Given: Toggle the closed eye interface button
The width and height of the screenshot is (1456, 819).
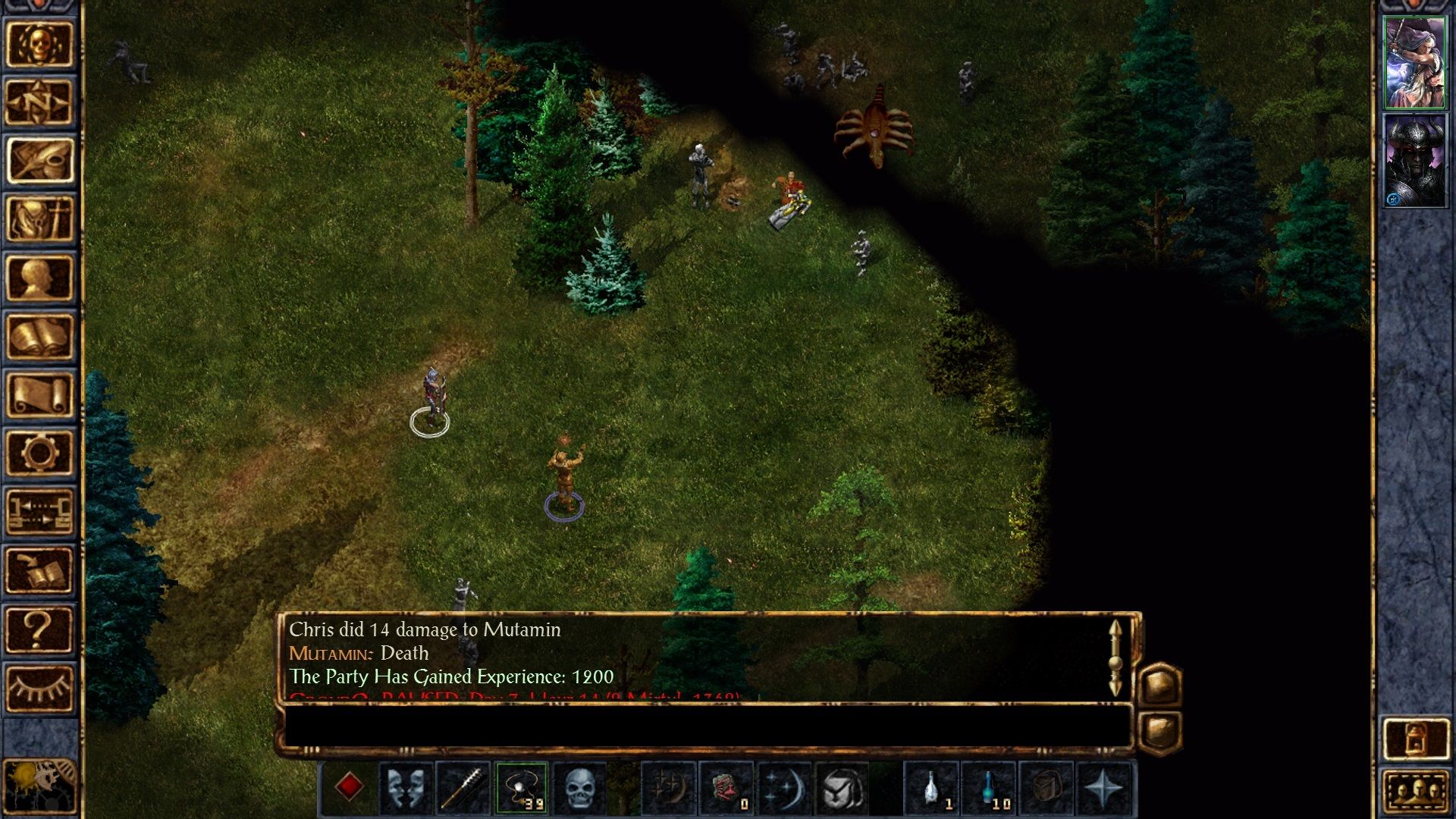Looking at the screenshot, I should point(39,687).
